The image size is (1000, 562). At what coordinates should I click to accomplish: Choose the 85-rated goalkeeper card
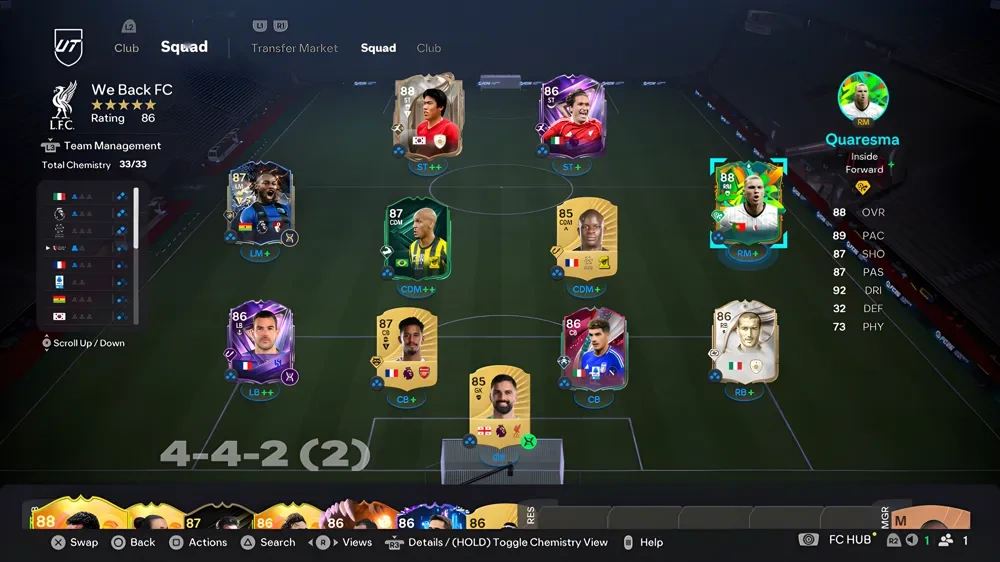coord(499,408)
